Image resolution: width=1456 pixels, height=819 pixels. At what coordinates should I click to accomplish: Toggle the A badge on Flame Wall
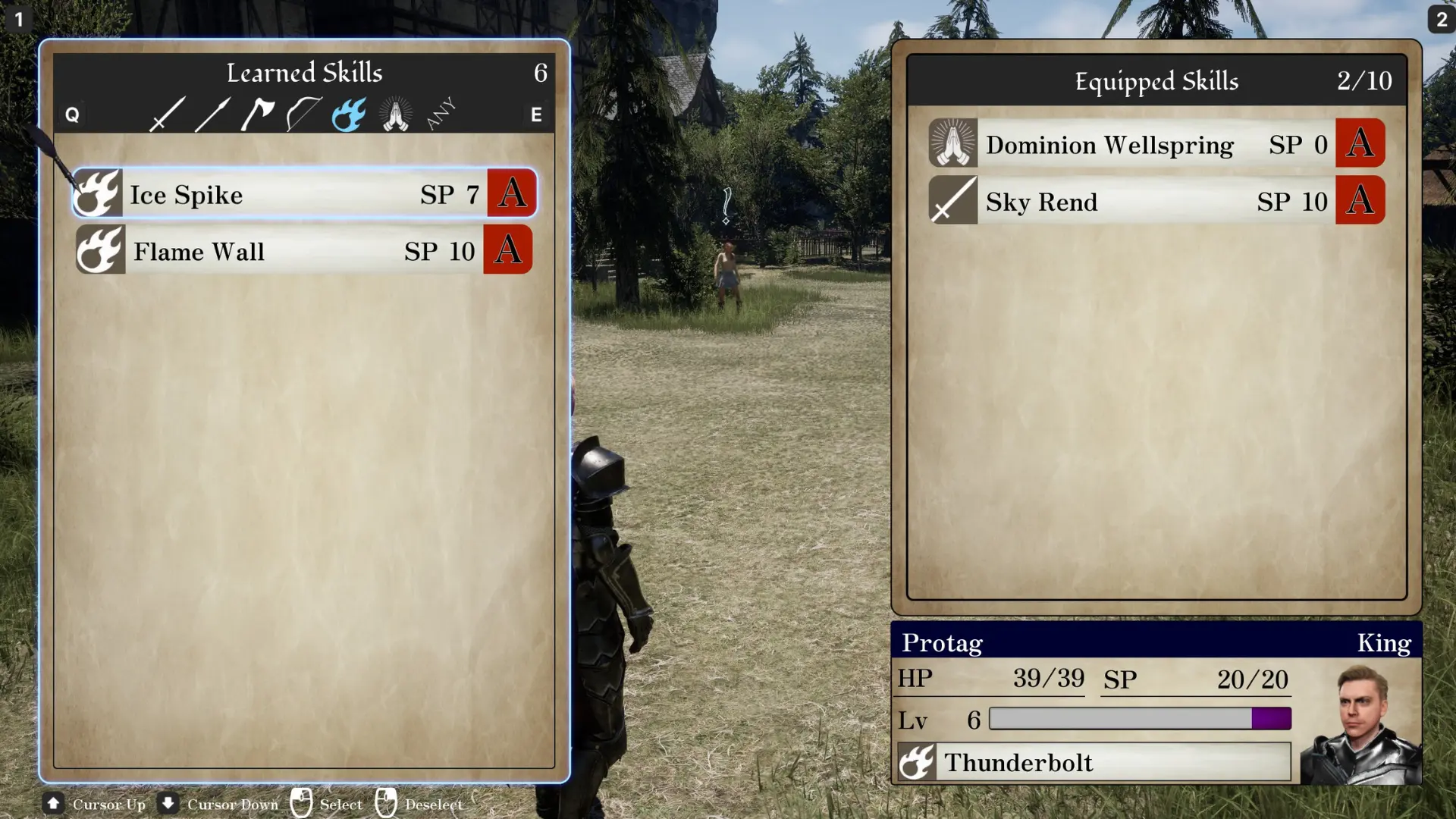(507, 250)
